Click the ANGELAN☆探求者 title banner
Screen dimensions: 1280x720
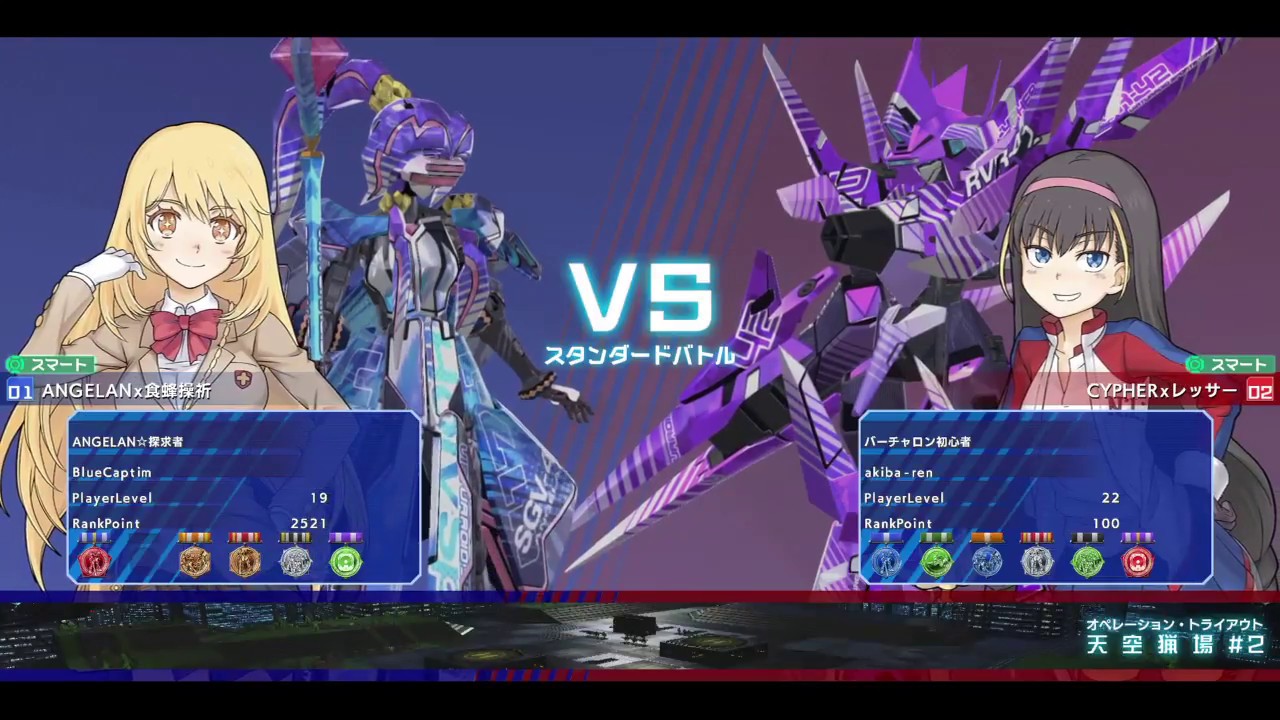127,441
